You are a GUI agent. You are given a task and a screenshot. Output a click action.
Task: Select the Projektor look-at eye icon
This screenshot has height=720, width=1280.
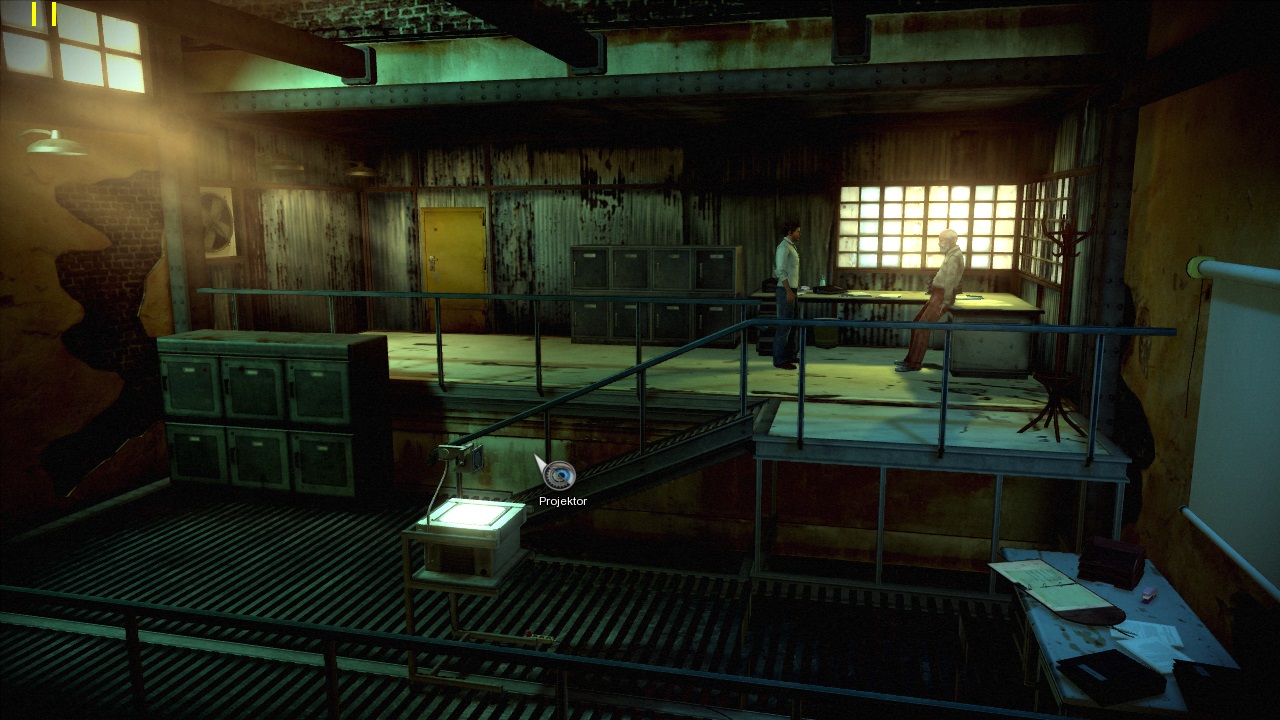pos(560,475)
